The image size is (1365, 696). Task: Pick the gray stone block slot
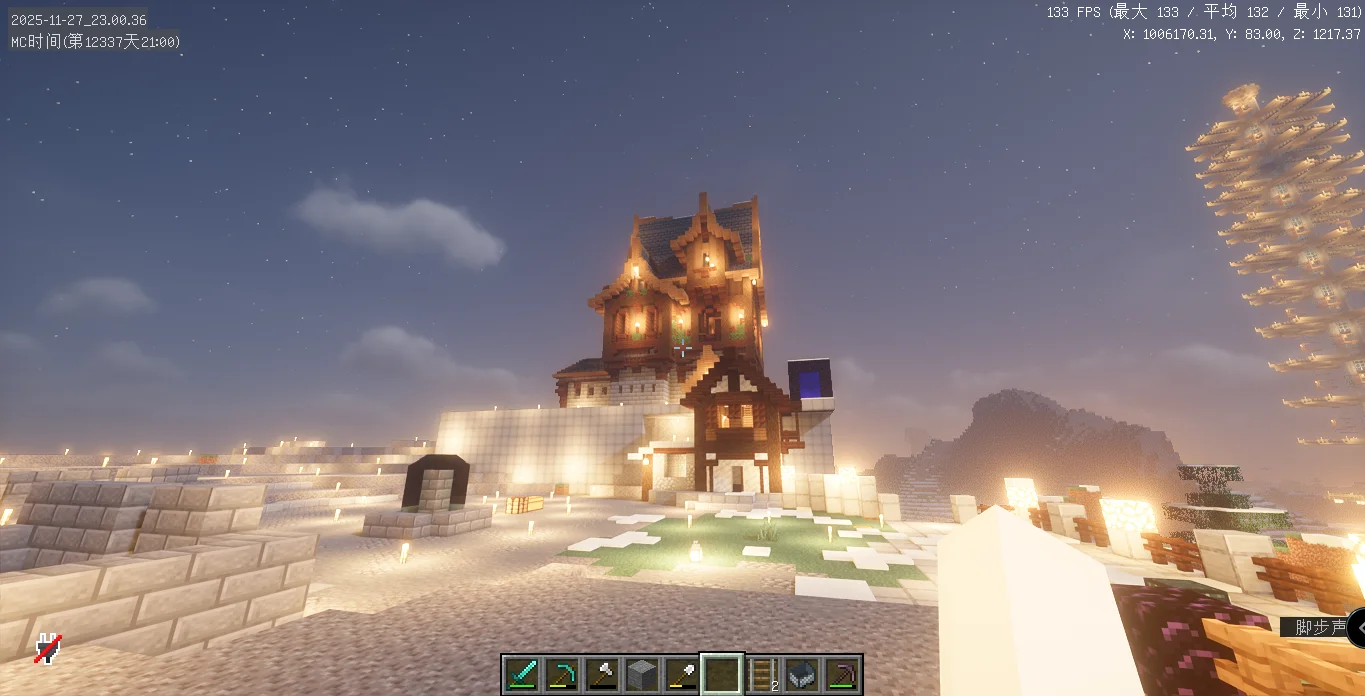coord(641,674)
